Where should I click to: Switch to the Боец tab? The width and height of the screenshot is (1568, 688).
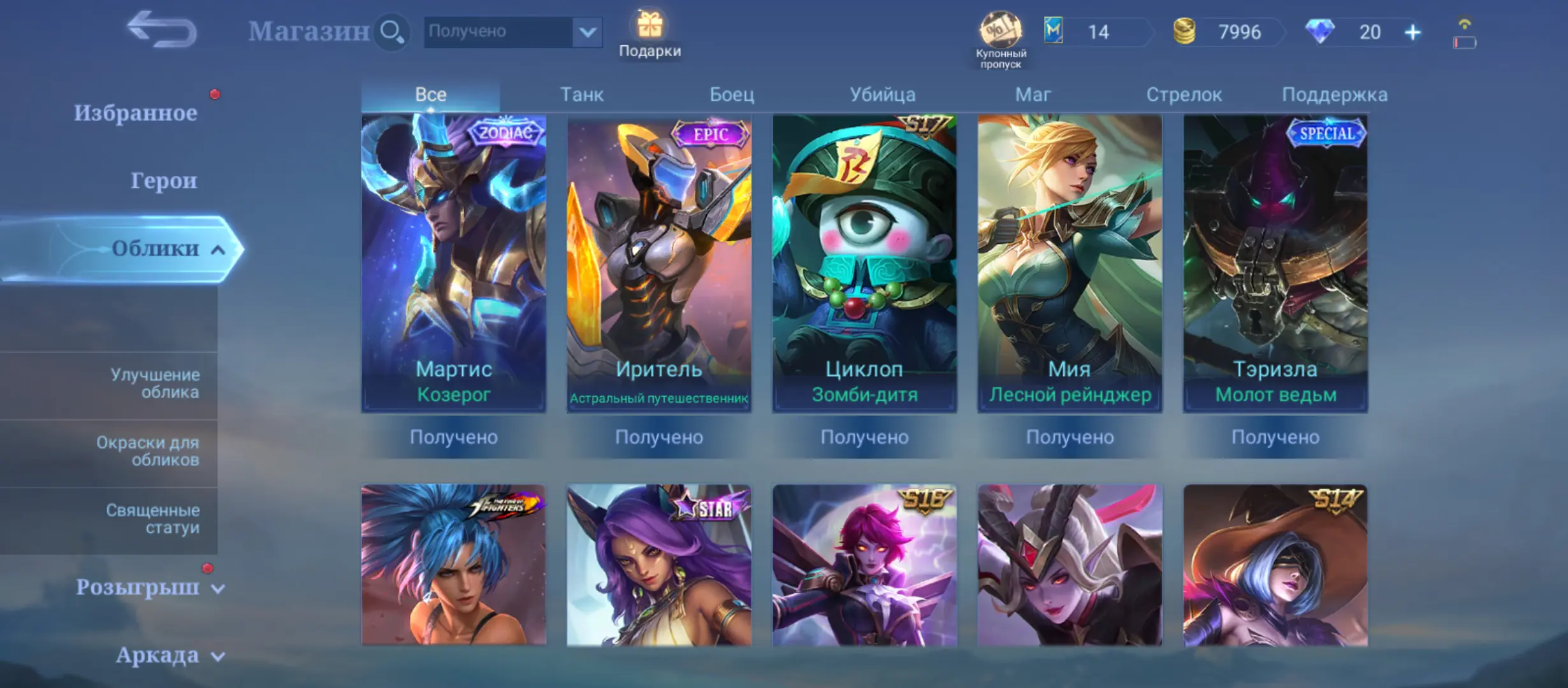pos(732,95)
